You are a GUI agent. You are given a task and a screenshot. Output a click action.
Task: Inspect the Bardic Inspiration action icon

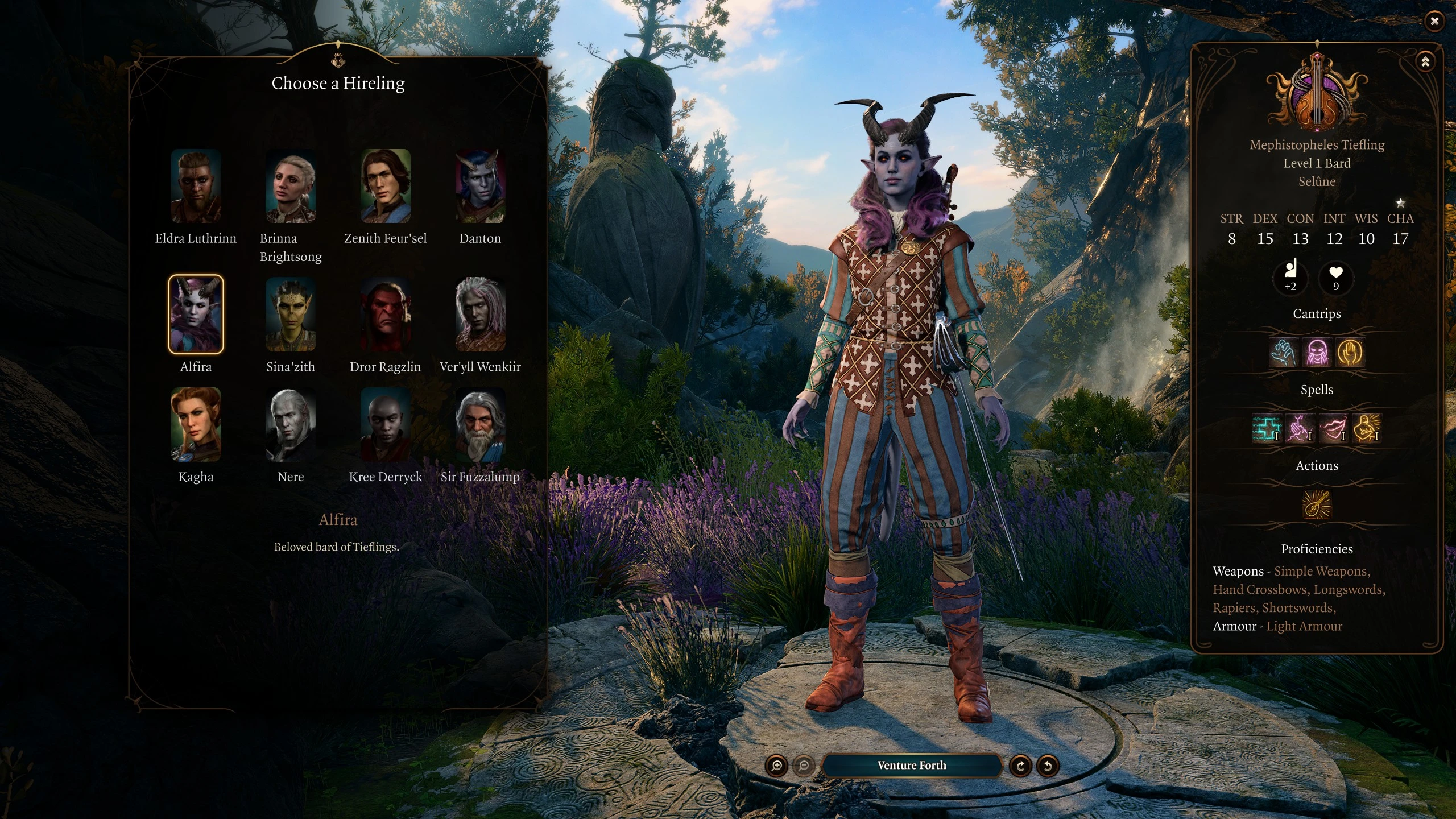pyautogui.click(x=1317, y=504)
